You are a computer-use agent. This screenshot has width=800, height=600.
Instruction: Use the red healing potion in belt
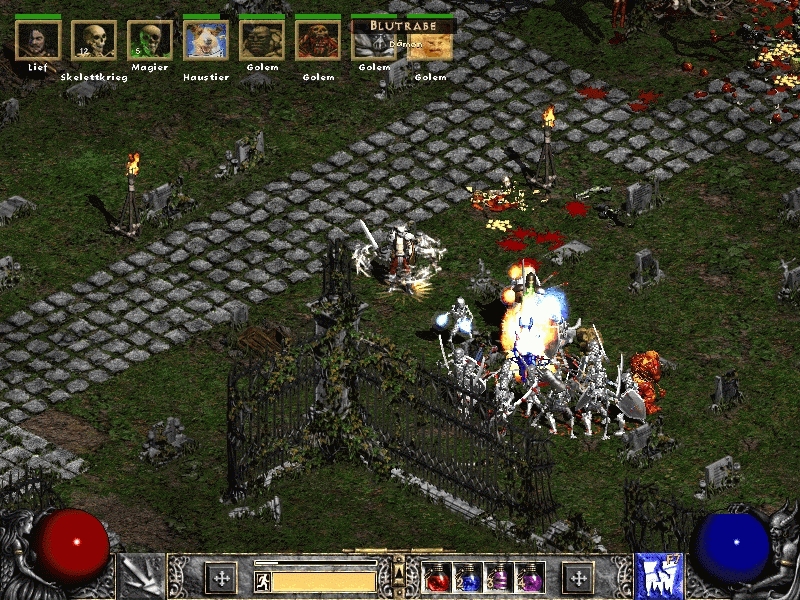437,578
